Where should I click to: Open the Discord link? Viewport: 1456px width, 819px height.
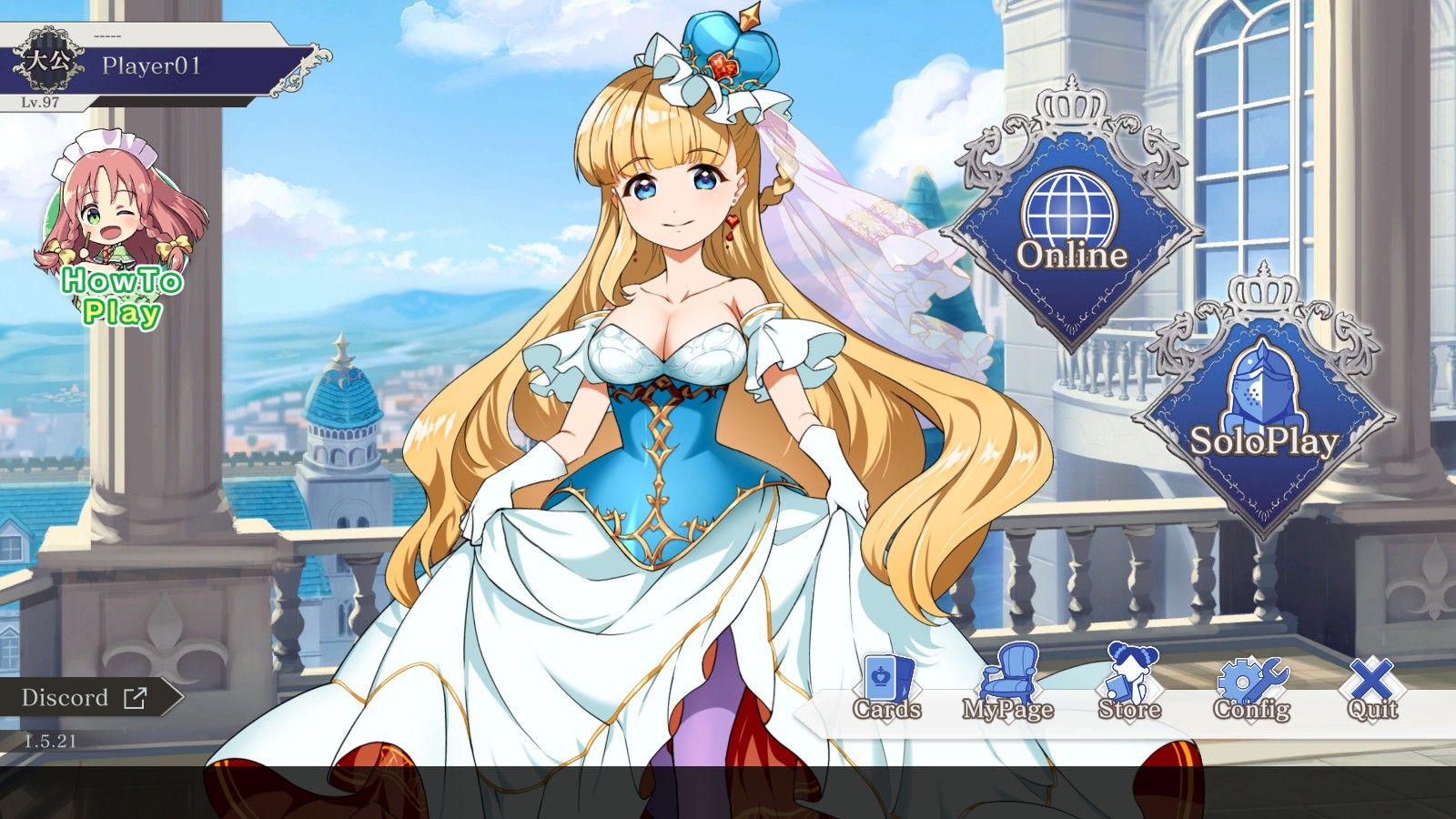(64, 698)
